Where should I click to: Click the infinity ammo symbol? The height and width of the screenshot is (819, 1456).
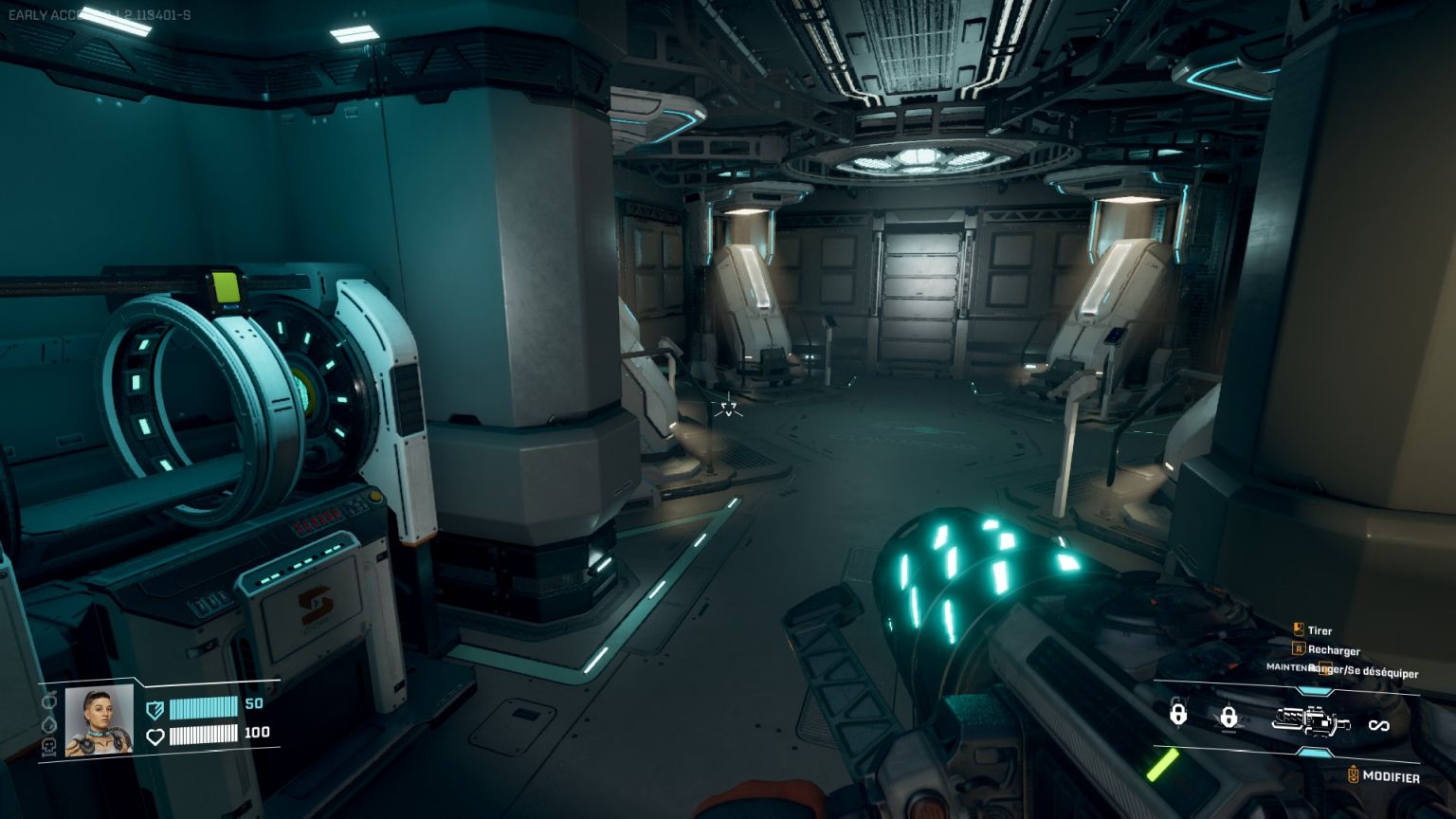pyautogui.click(x=1378, y=725)
